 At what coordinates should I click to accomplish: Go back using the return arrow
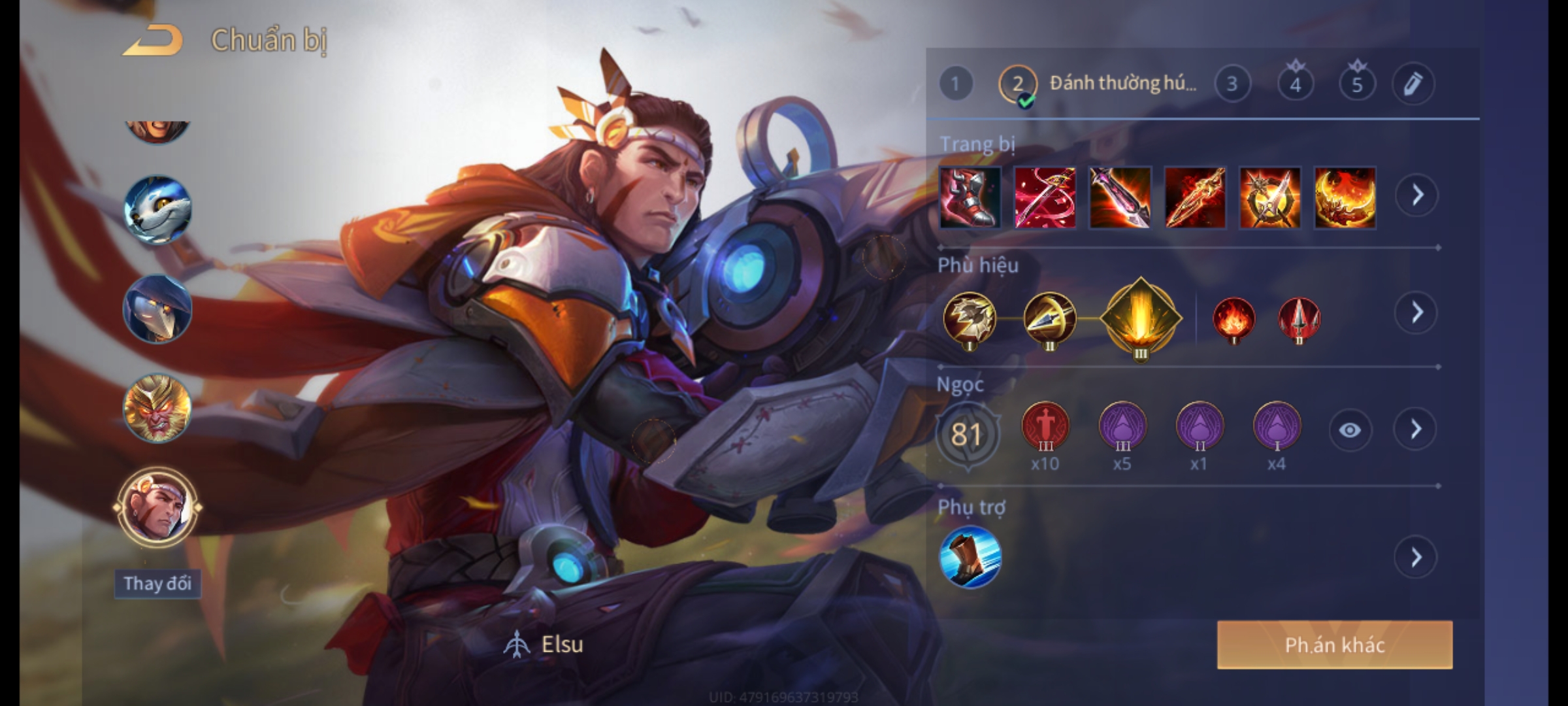(152, 41)
